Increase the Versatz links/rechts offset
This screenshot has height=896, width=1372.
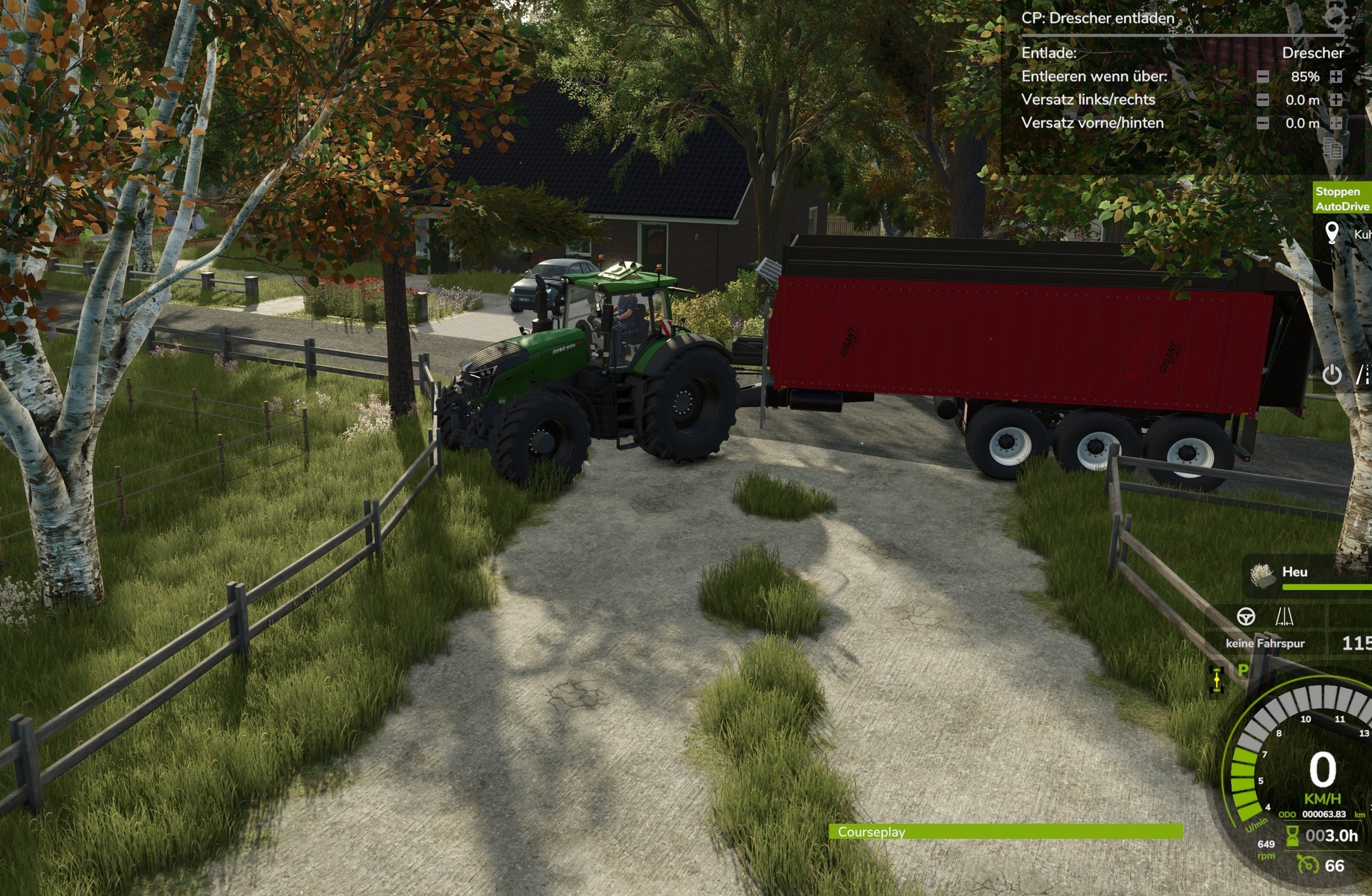pos(1336,100)
